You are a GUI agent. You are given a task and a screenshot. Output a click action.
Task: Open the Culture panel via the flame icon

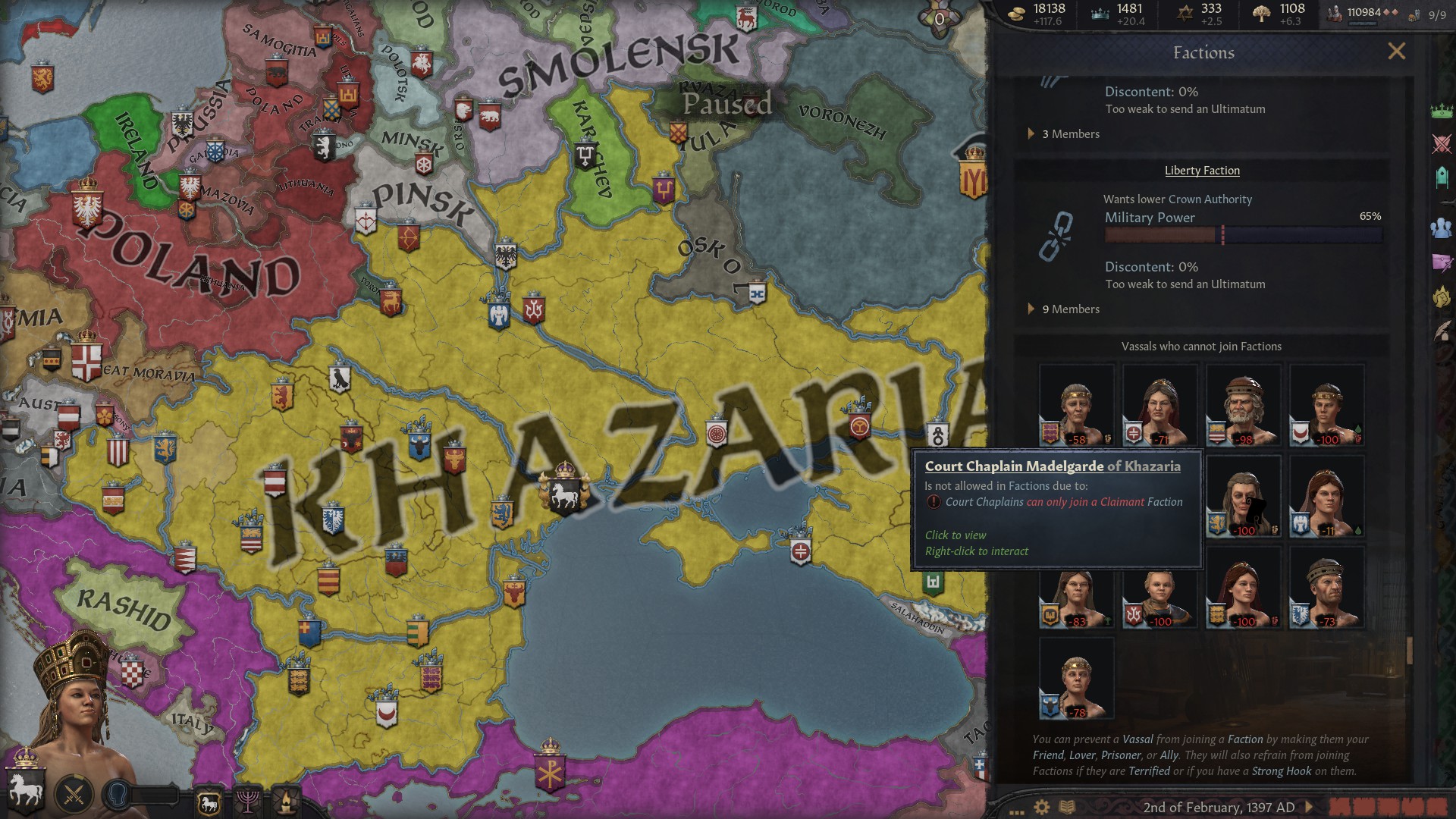coord(286,801)
